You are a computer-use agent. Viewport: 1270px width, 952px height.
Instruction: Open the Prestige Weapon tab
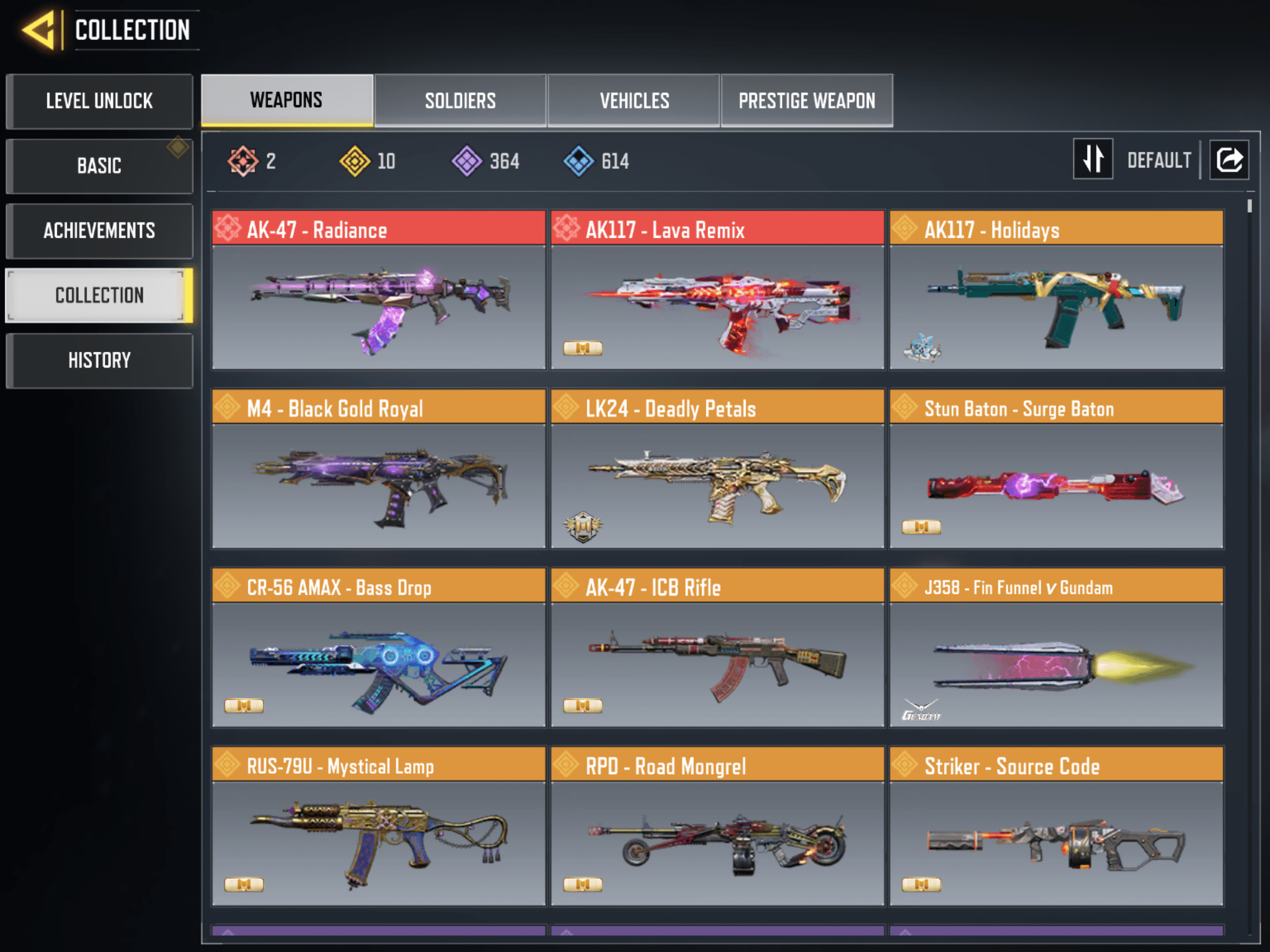coord(807,100)
